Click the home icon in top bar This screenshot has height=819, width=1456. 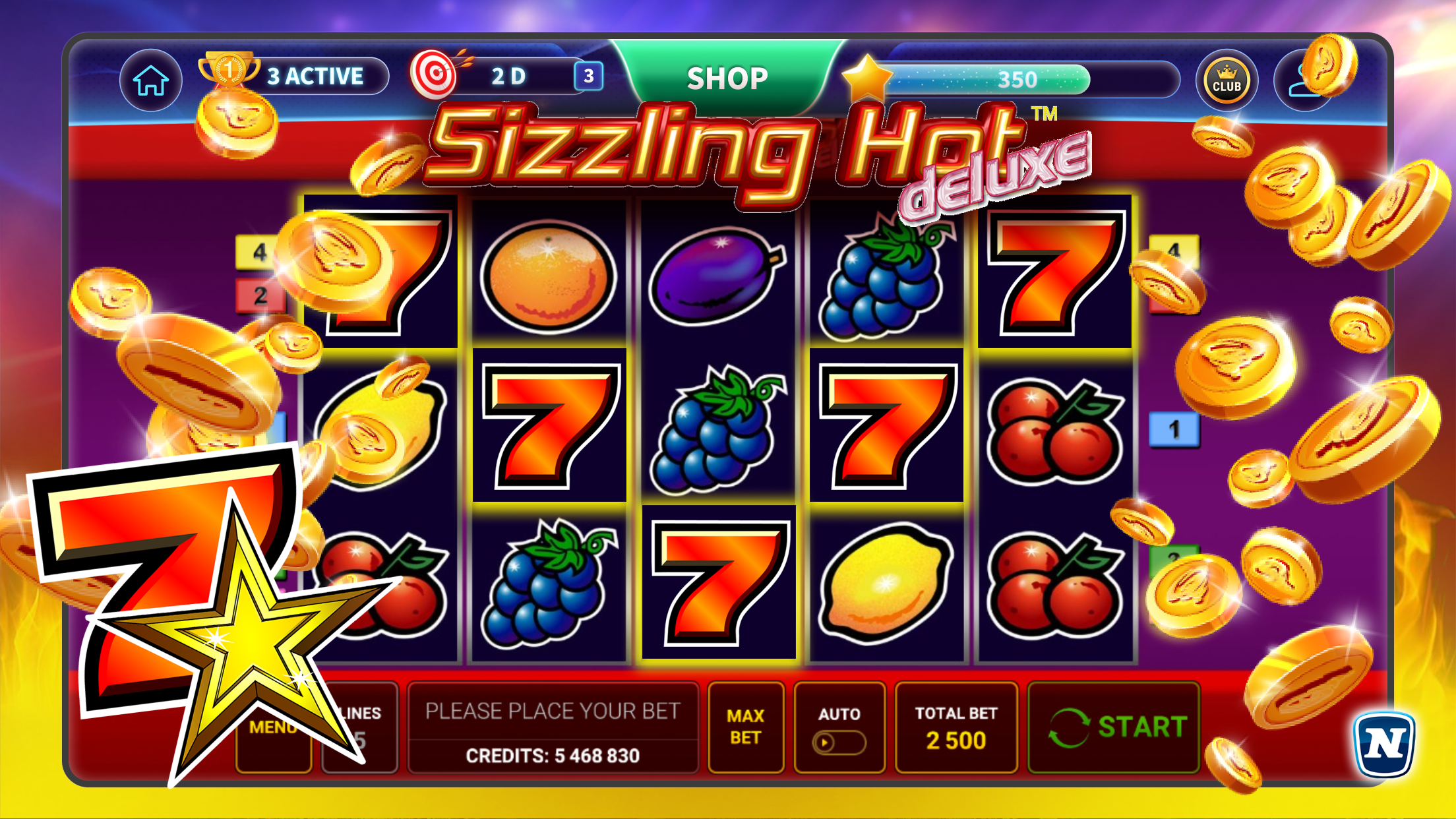150,79
